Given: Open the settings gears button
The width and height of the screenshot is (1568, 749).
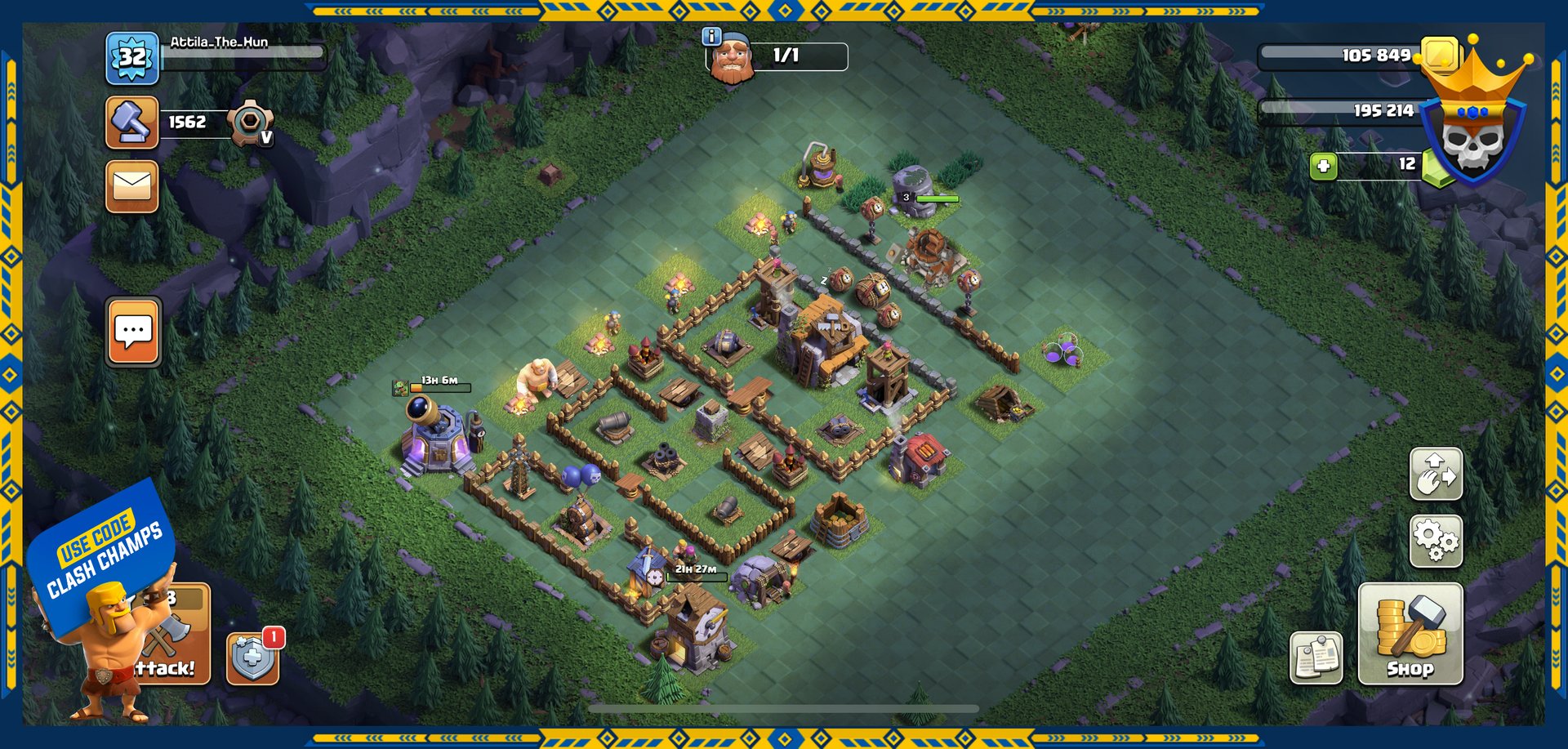Looking at the screenshot, I should pyautogui.click(x=1435, y=540).
